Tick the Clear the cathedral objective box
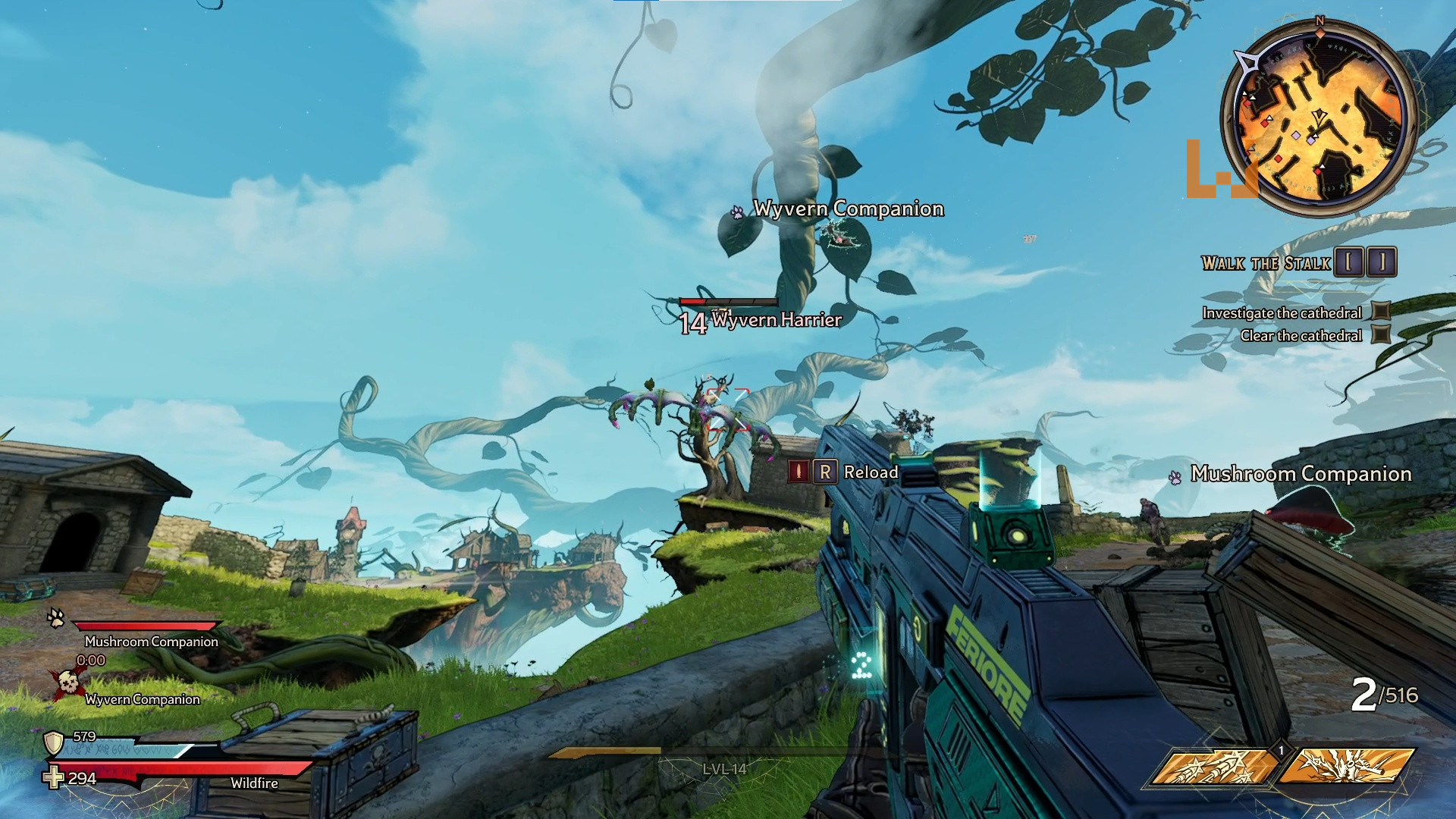1456x819 pixels. click(1382, 334)
